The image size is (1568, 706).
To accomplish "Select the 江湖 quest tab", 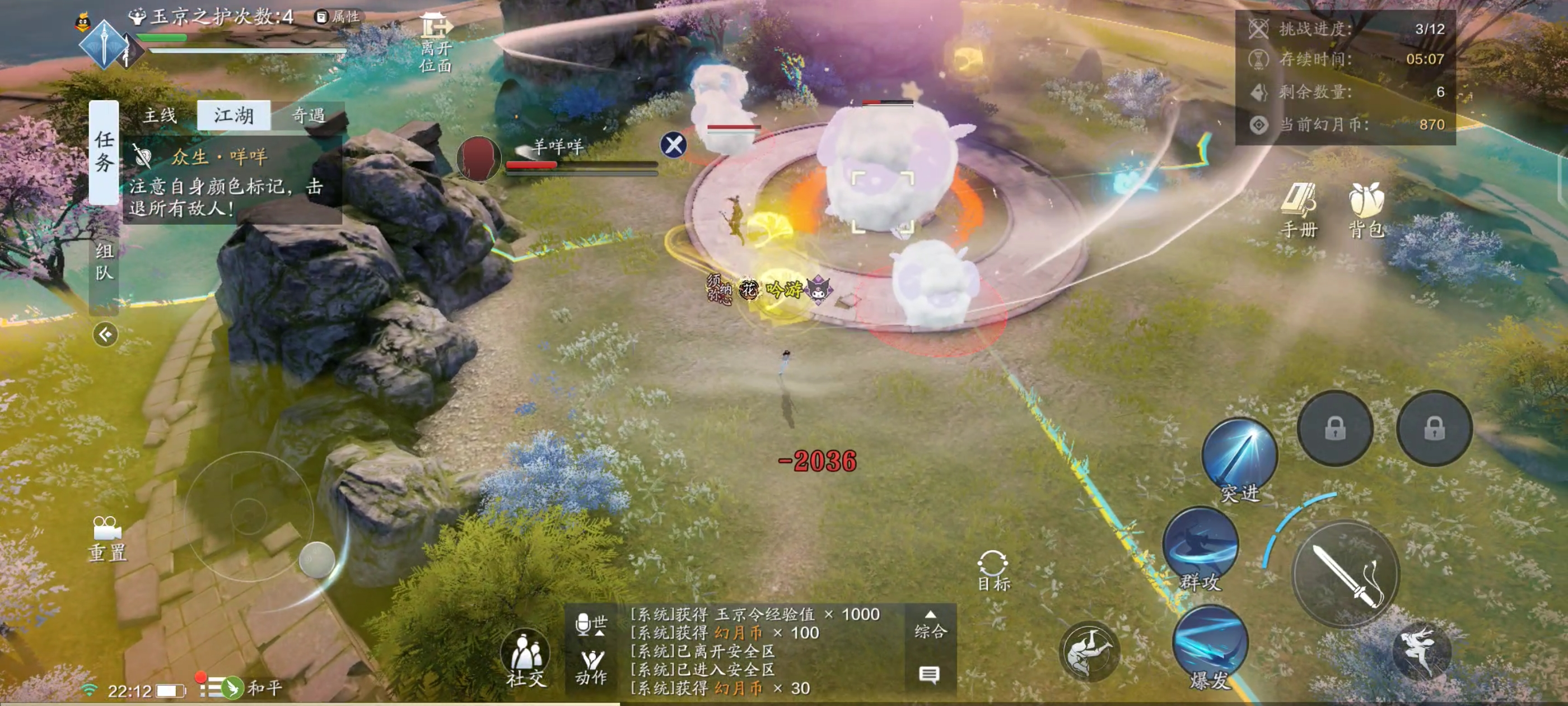I will click(234, 115).
